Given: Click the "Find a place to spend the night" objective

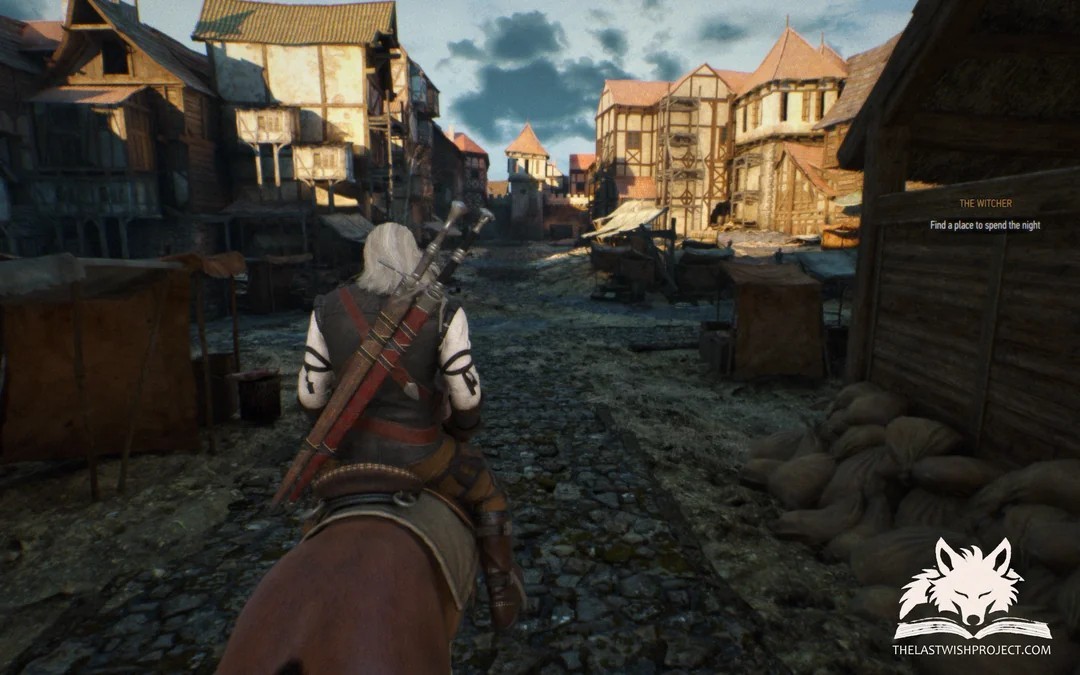Looking at the screenshot, I should [x=984, y=226].
